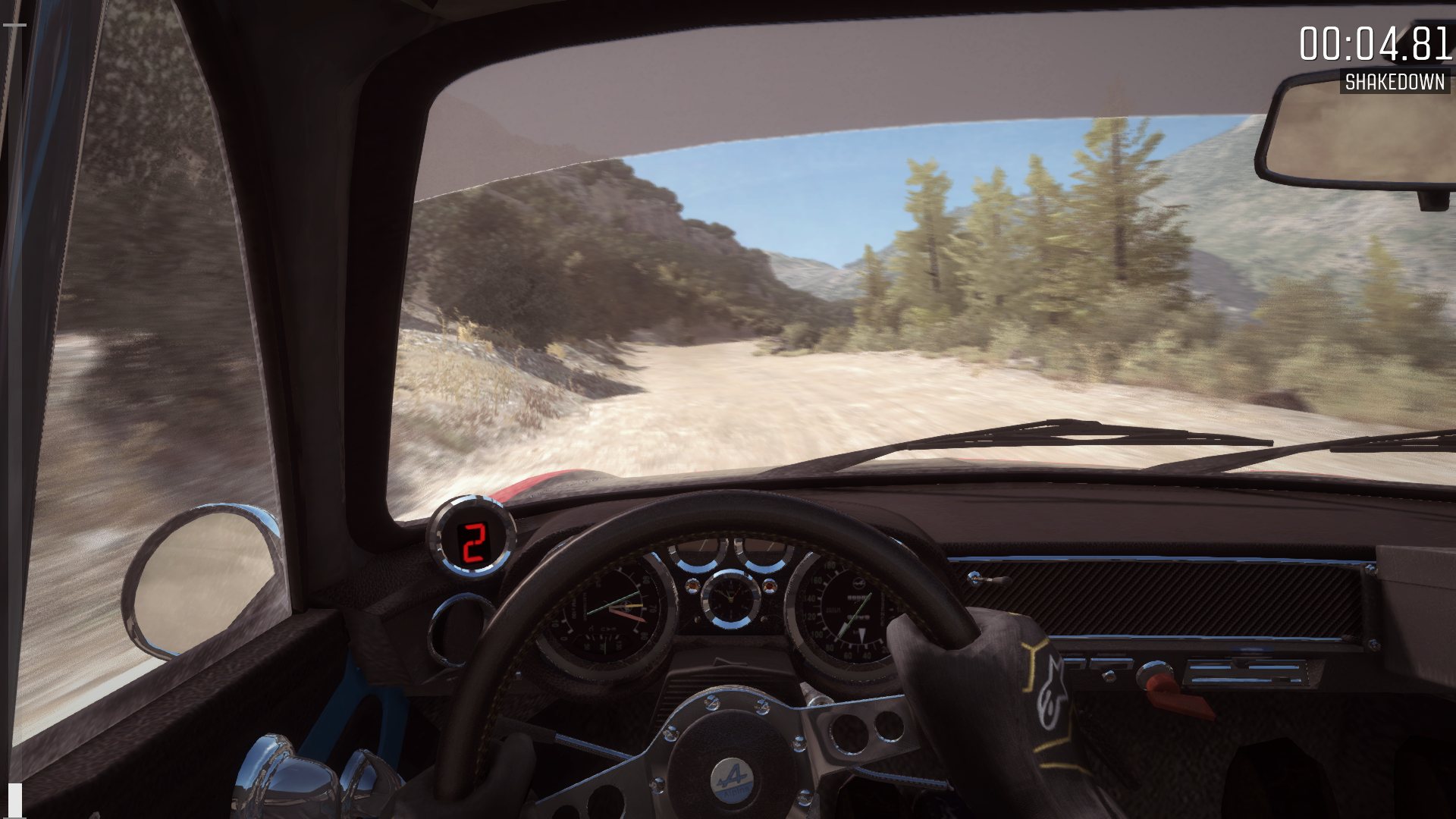Toggle the small silver switch near the glovebox panel
The image size is (1456, 819).
1109,676
